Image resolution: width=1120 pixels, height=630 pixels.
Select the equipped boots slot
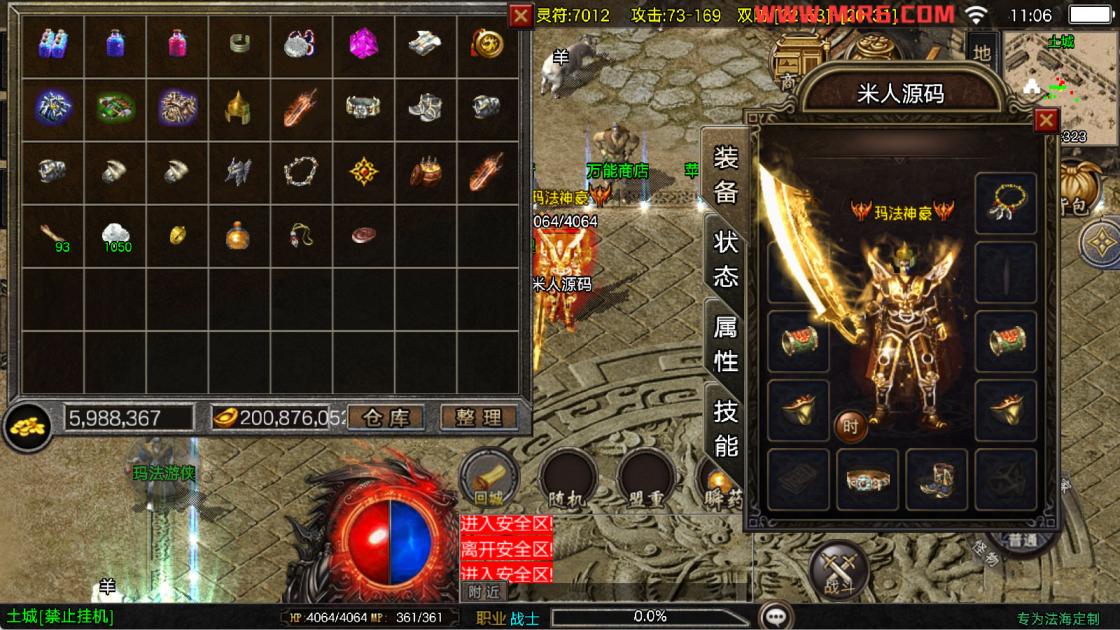point(937,478)
